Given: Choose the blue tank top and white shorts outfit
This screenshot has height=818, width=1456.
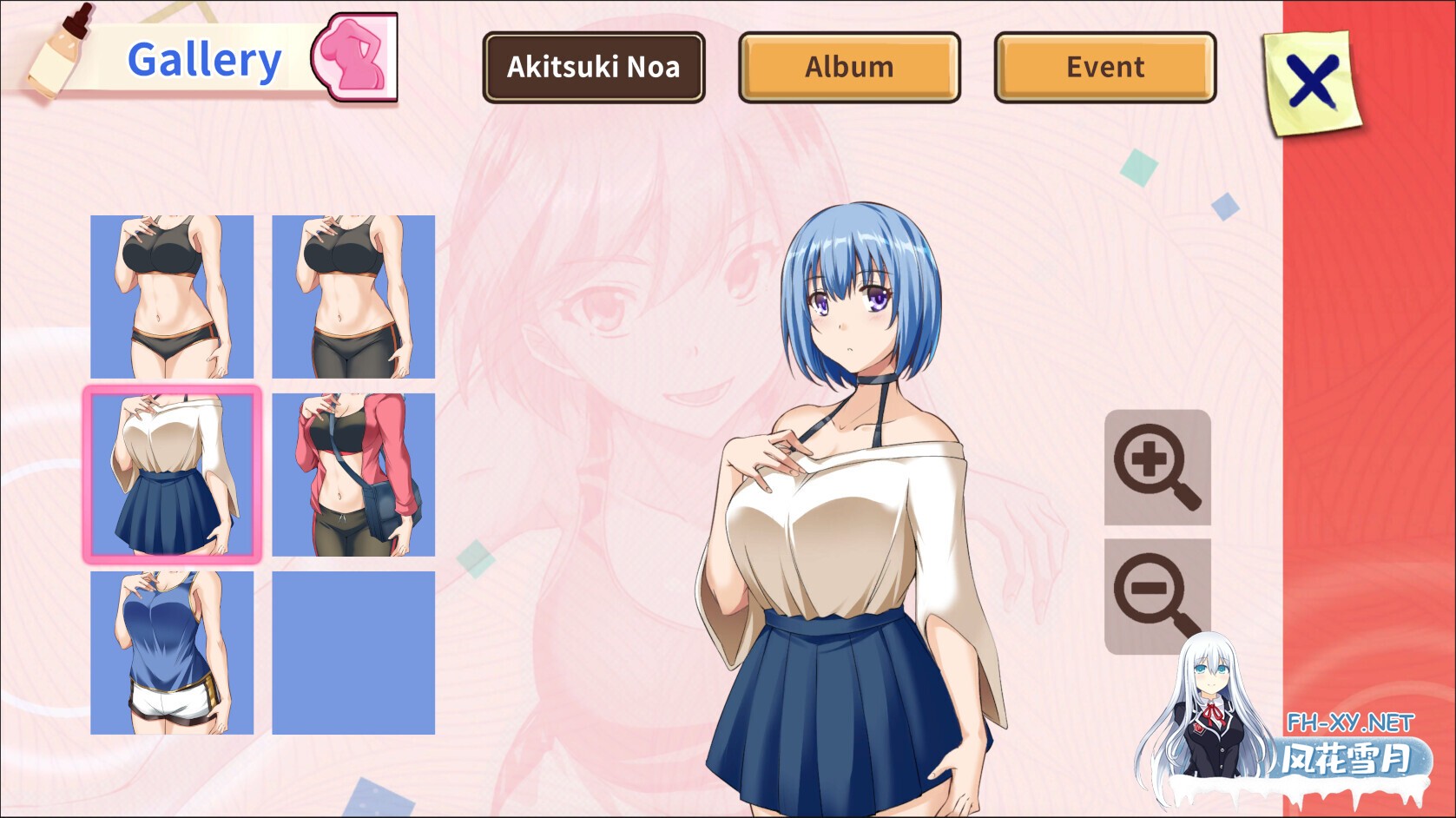Looking at the screenshot, I should pos(172,653).
